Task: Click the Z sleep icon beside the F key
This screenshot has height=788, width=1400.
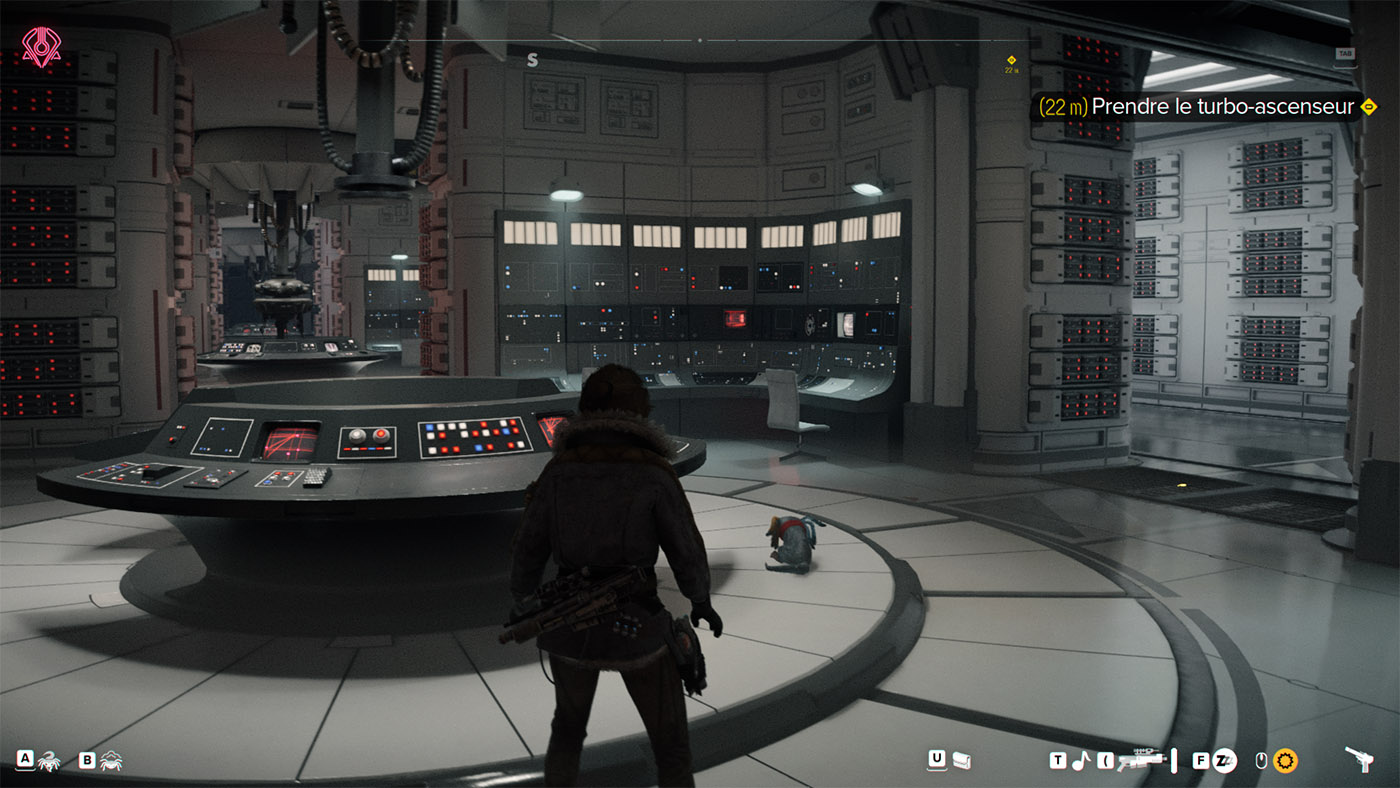Action: (1223, 760)
